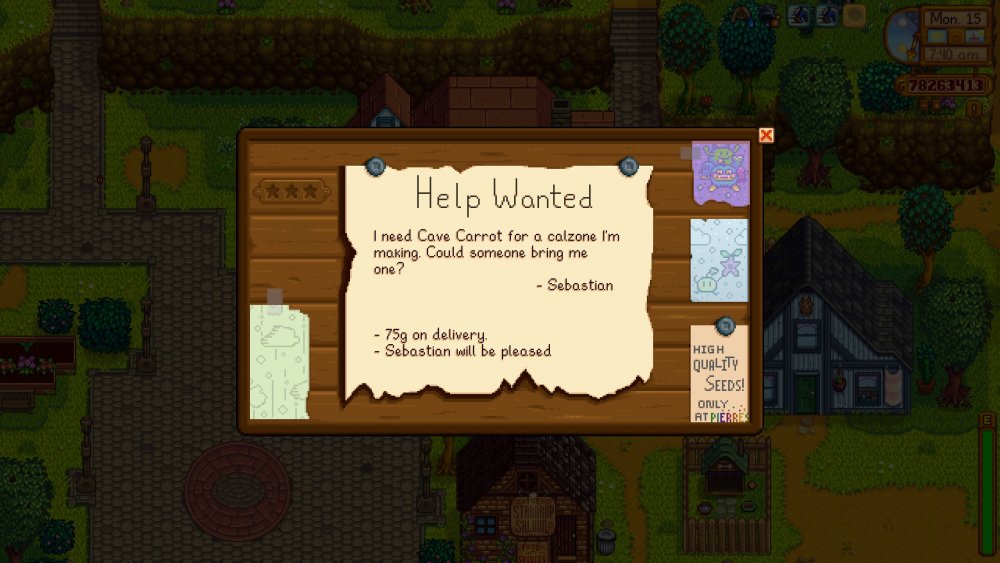Close the Help Wanted board
This screenshot has height=563, width=1000.
tap(766, 135)
